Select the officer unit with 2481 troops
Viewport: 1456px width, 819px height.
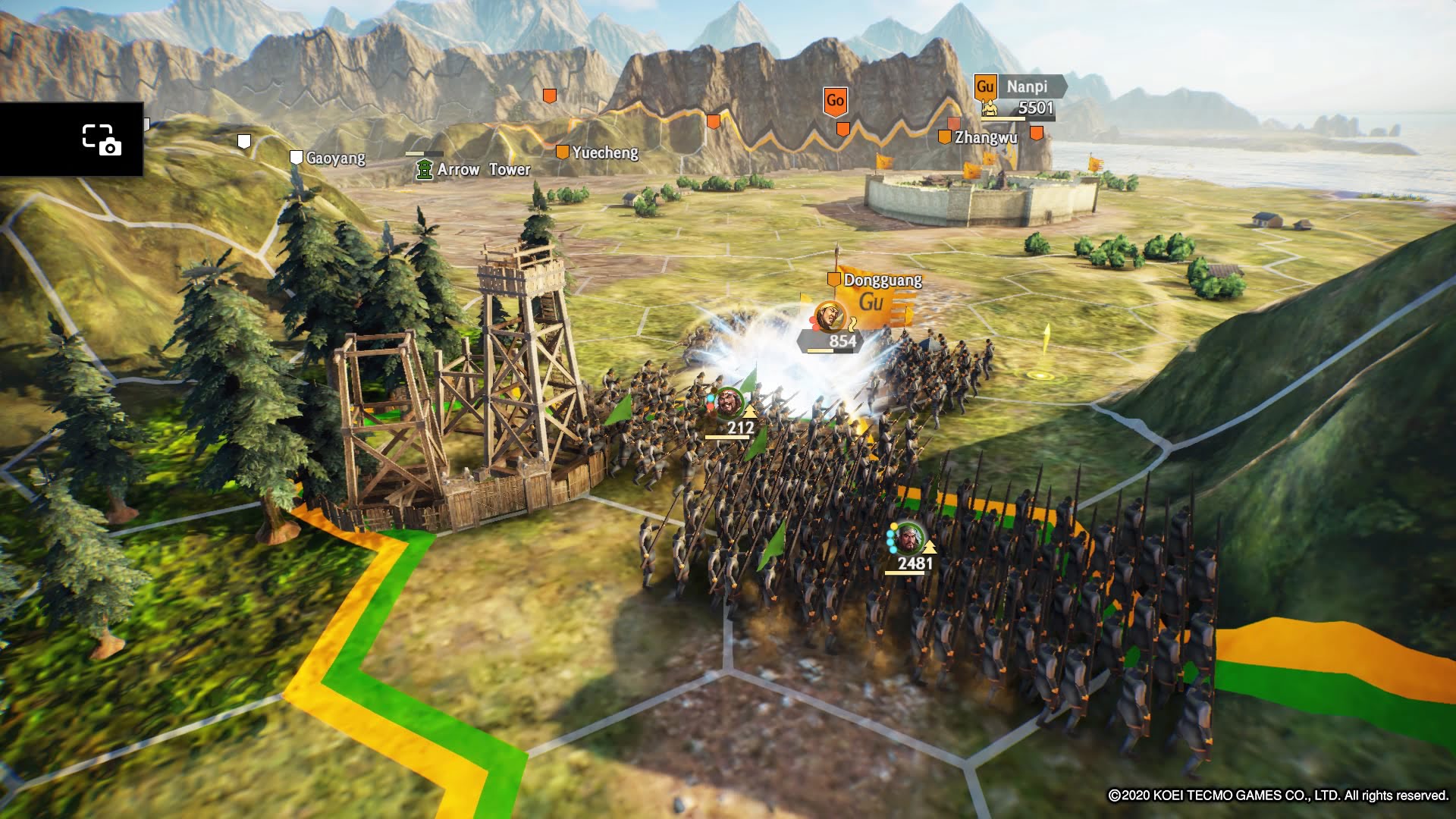click(x=908, y=538)
